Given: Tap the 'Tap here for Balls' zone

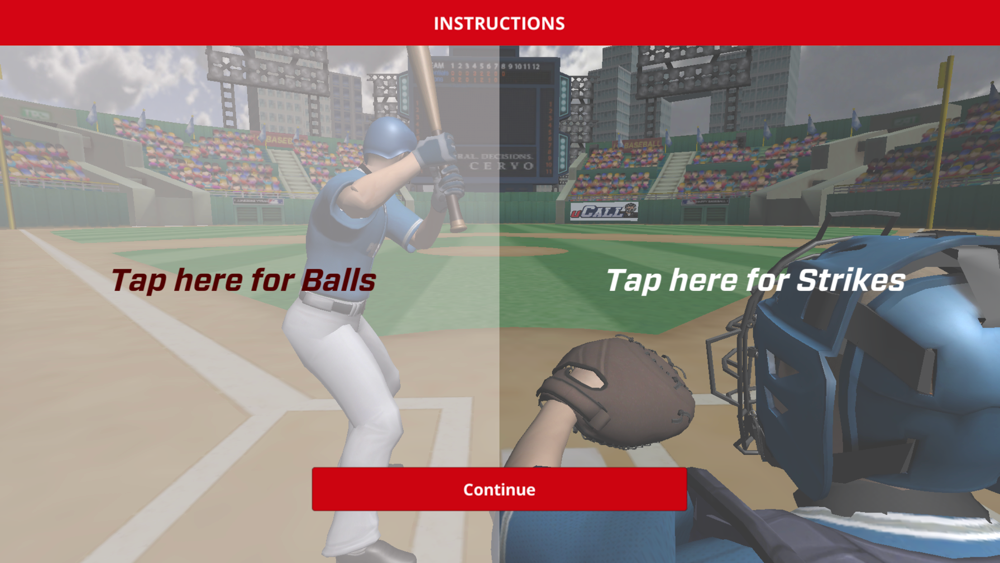Looking at the screenshot, I should click(x=243, y=280).
